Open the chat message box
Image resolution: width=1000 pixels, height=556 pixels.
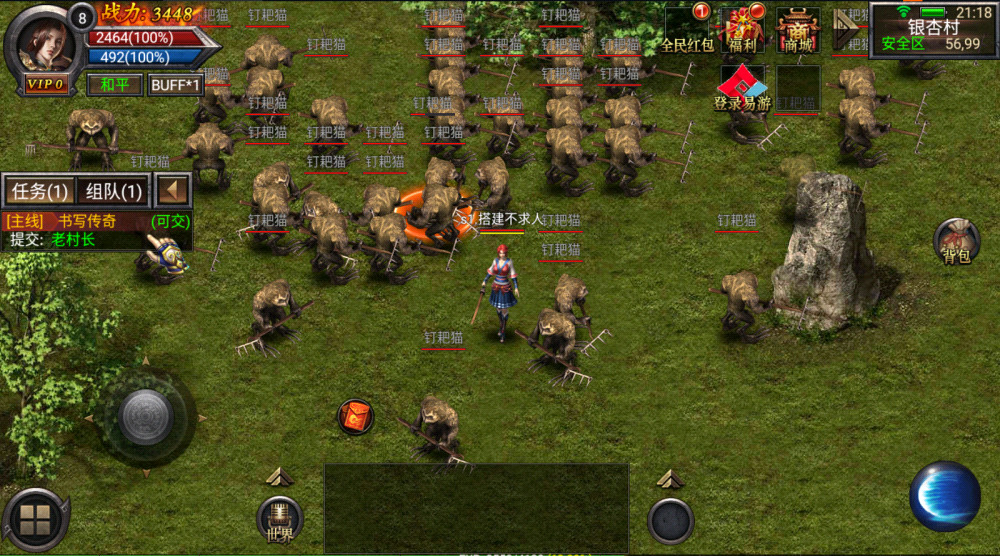pyautogui.click(x=476, y=507)
